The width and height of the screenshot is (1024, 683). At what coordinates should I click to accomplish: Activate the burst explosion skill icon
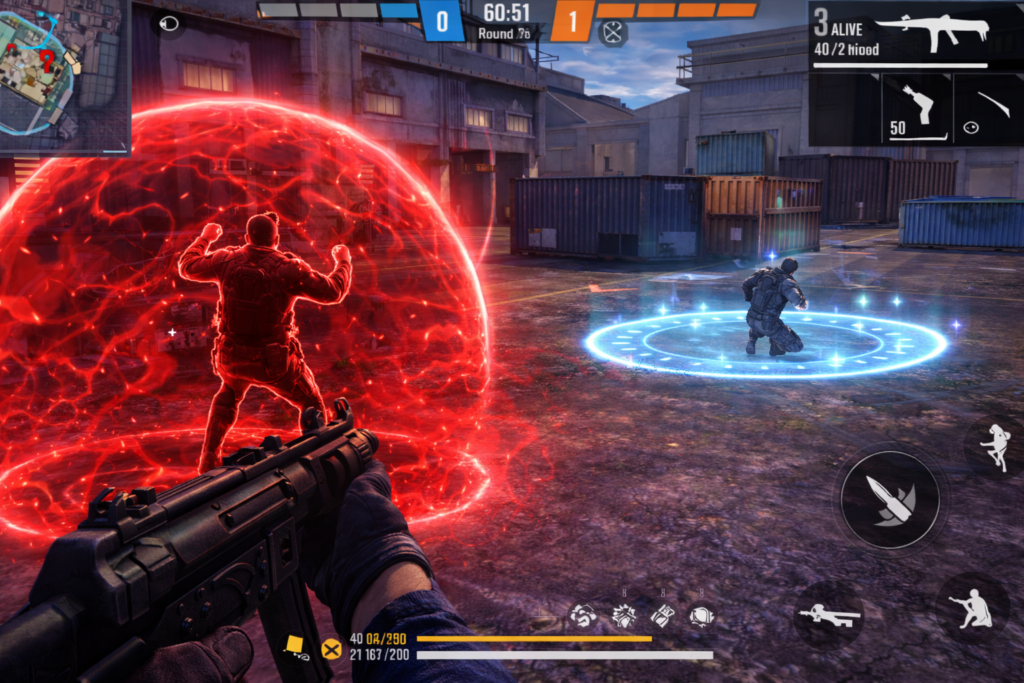624,616
